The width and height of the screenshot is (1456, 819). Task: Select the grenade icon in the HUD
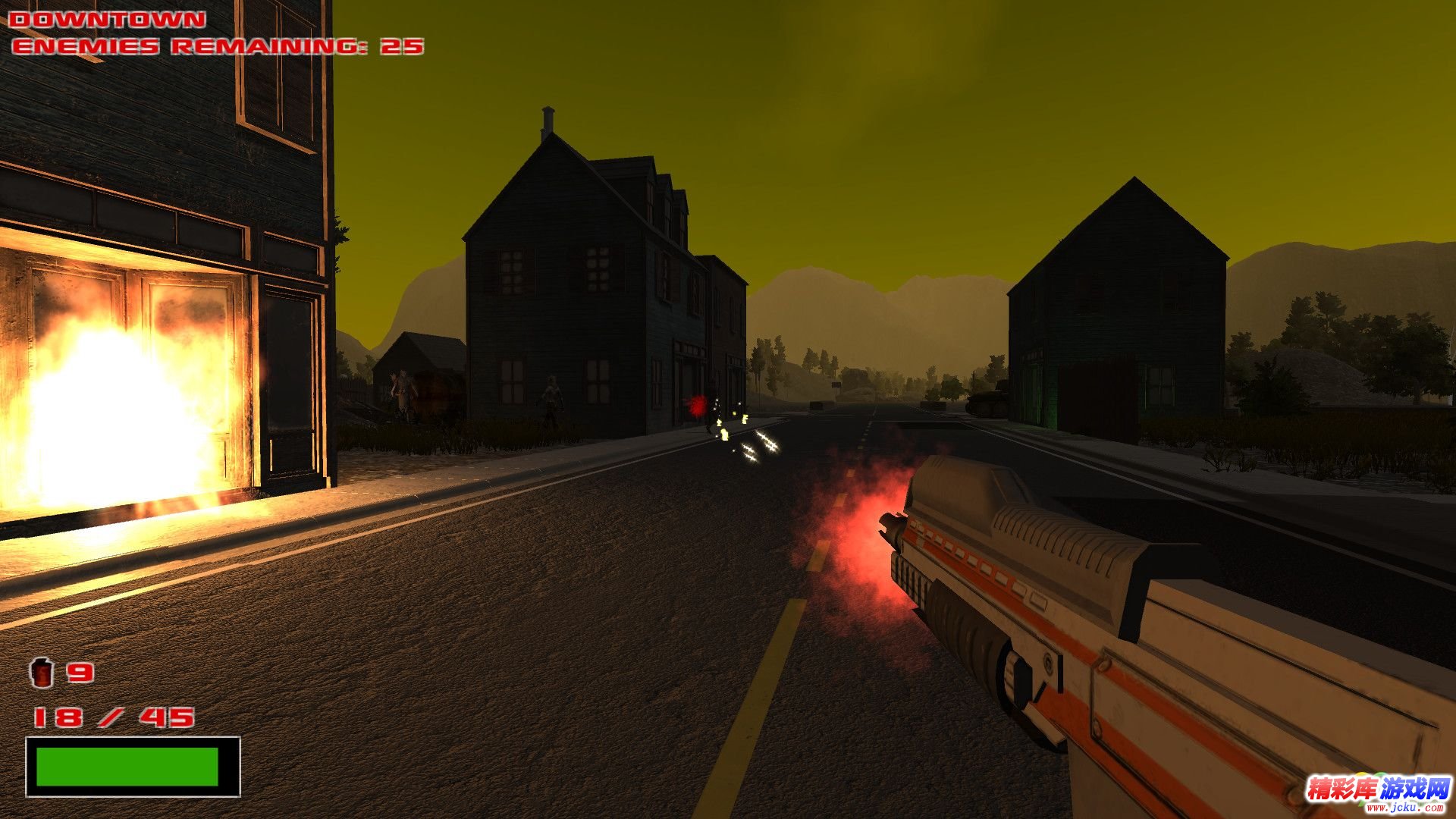point(42,672)
